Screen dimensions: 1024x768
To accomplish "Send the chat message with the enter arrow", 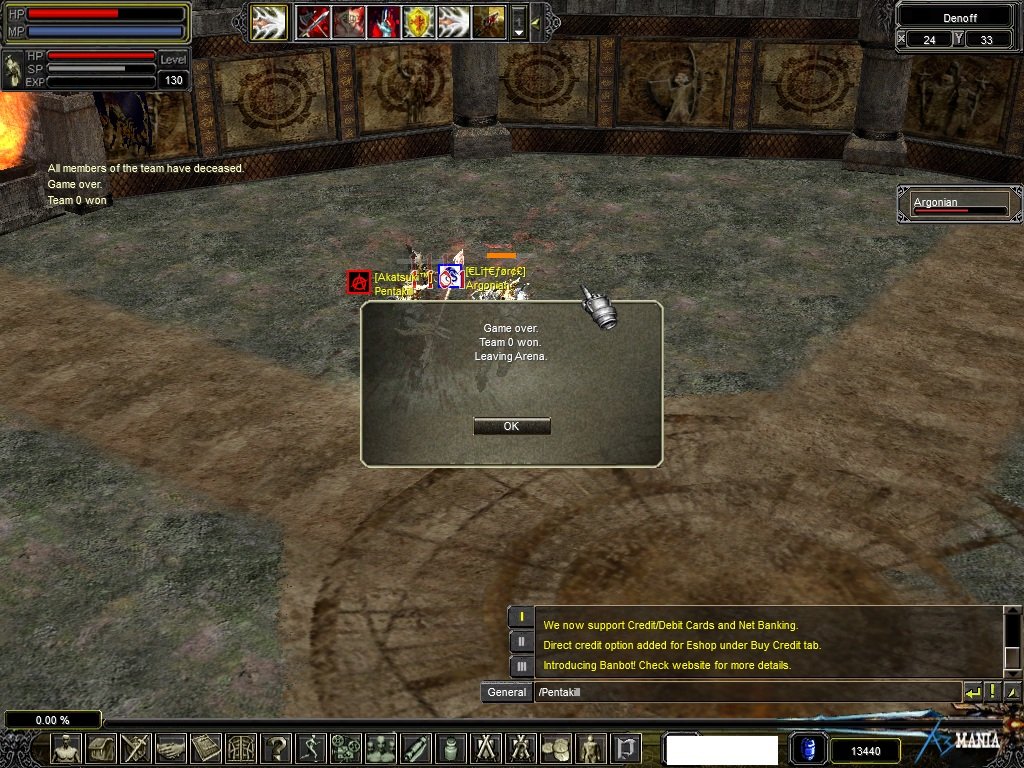I will [972, 692].
